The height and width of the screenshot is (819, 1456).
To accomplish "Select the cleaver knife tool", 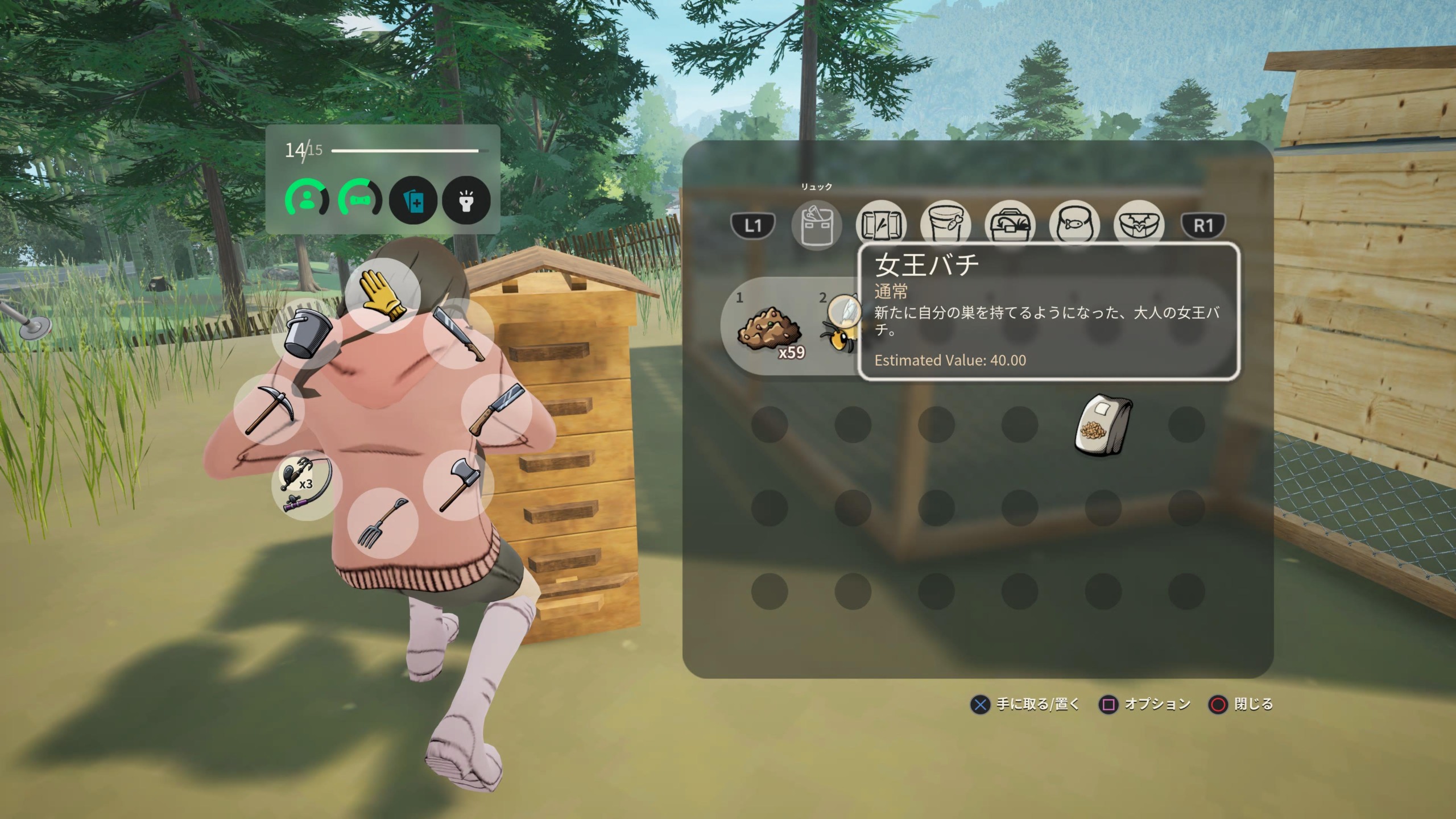I will click(496, 408).
